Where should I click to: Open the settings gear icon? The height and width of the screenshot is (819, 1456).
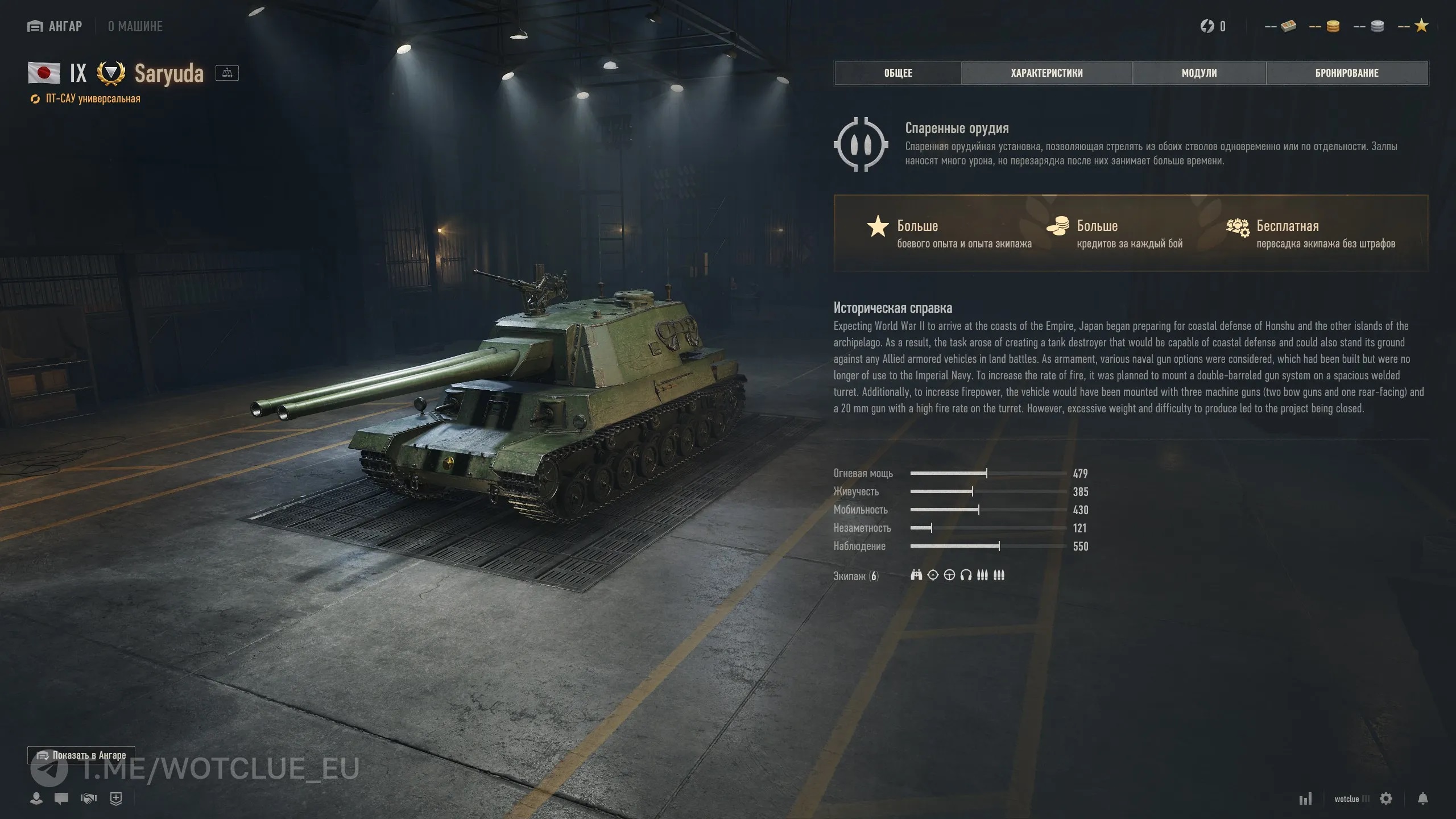[1386, 799]
